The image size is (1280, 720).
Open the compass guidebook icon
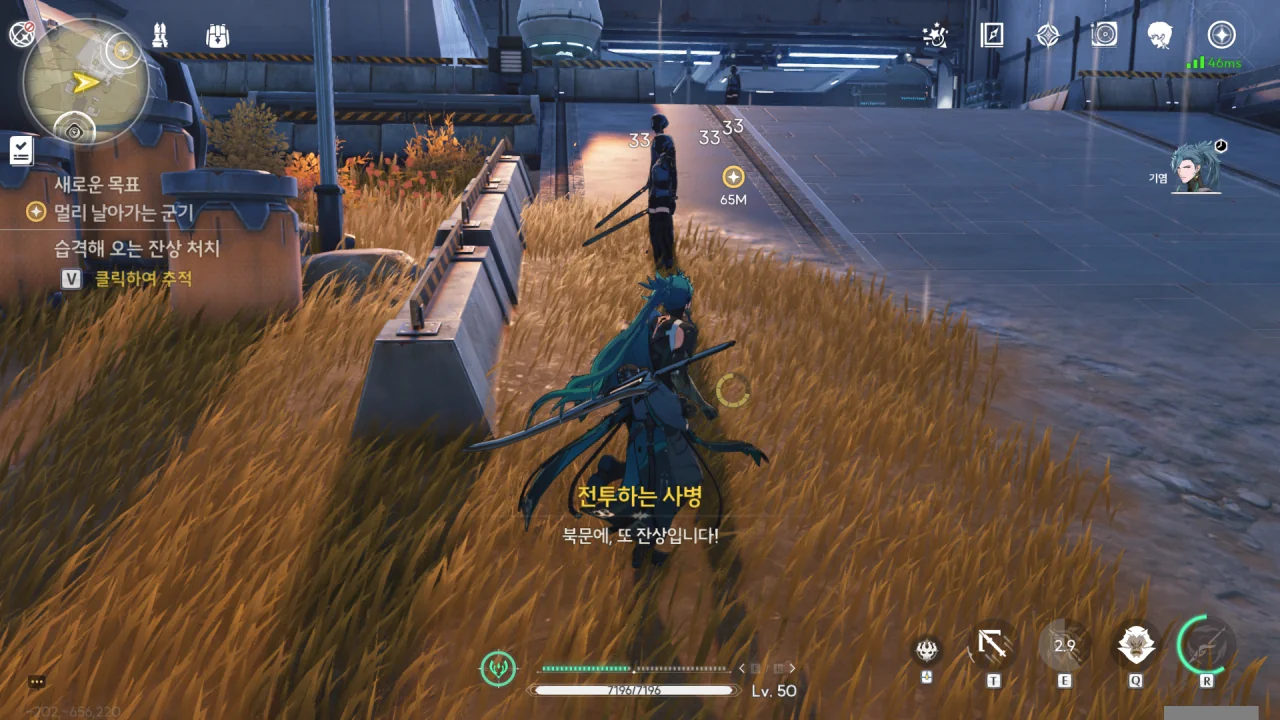[991, 35]
